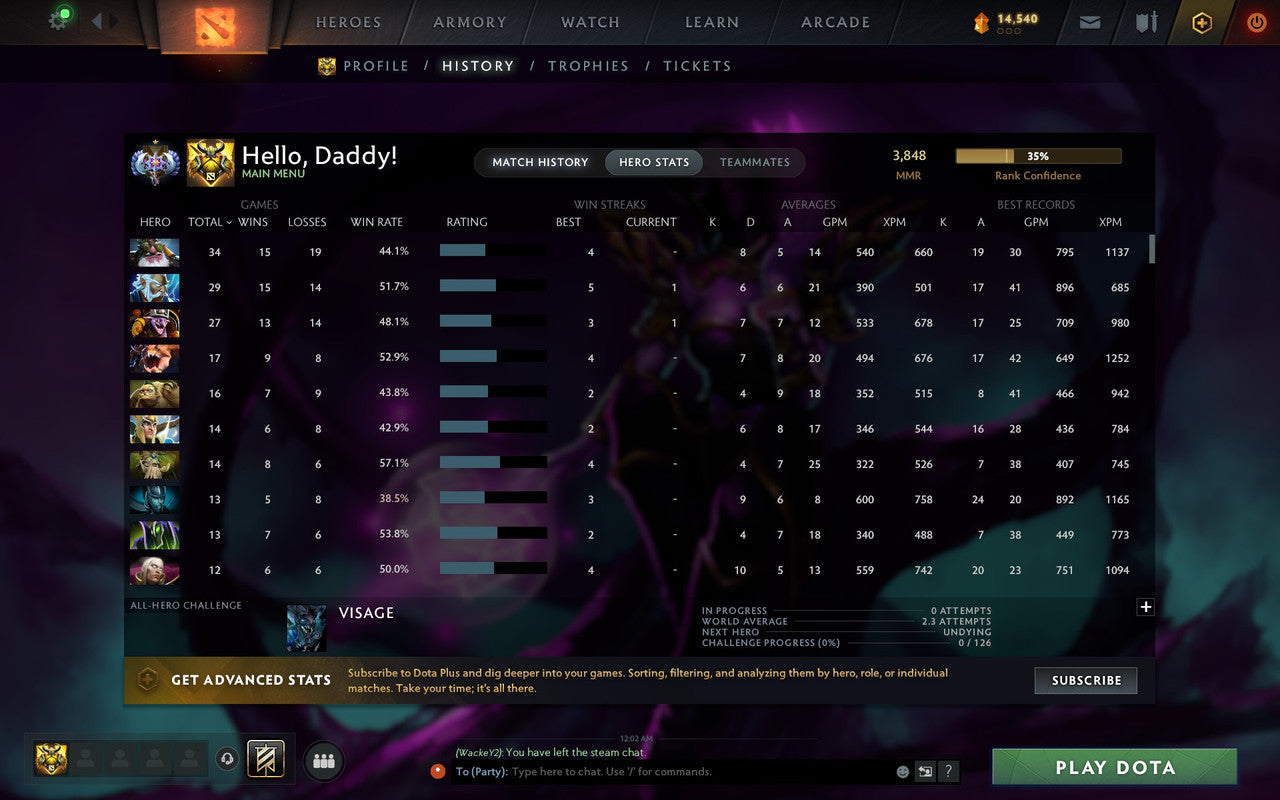Select the Rubick hero portrait icon
Viewport: 1280px width, 800px height.
pyautogui.click(x=157, y=533)
